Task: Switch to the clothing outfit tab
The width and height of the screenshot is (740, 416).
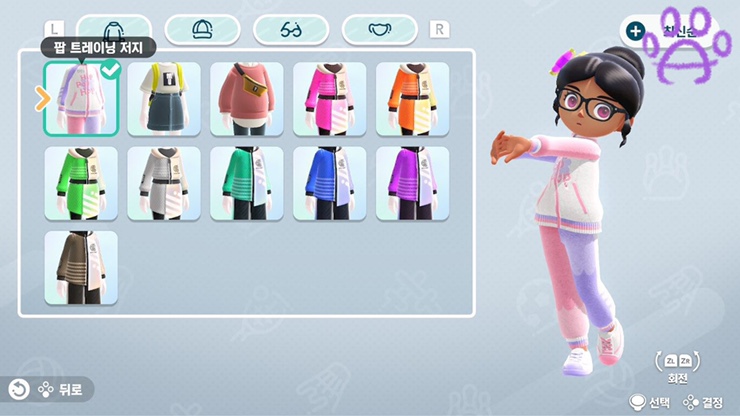Action: tap(112, 30)
